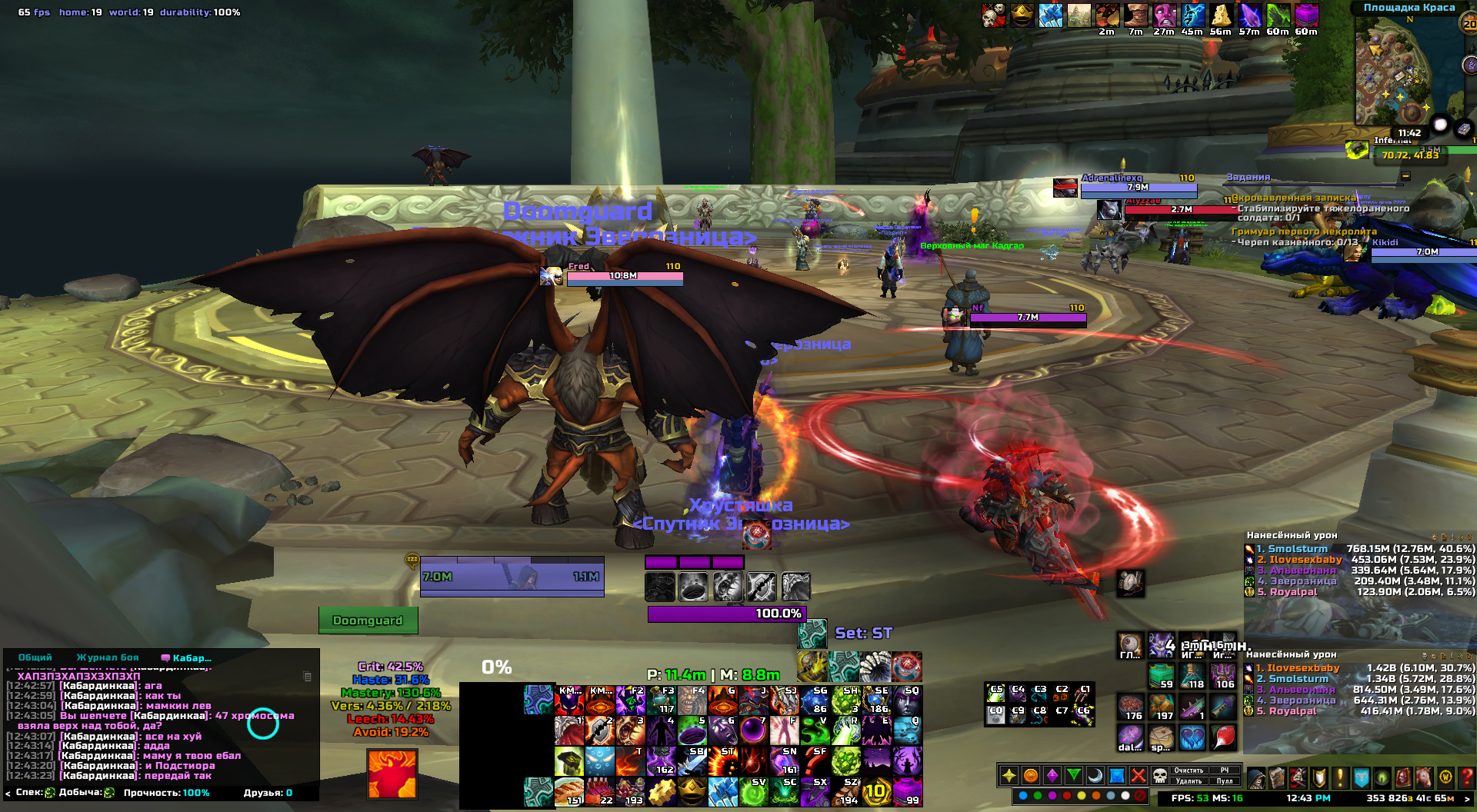Click the Удалить button on marker bar
The image size is (1477, 812).
(x=1189, y=781)
